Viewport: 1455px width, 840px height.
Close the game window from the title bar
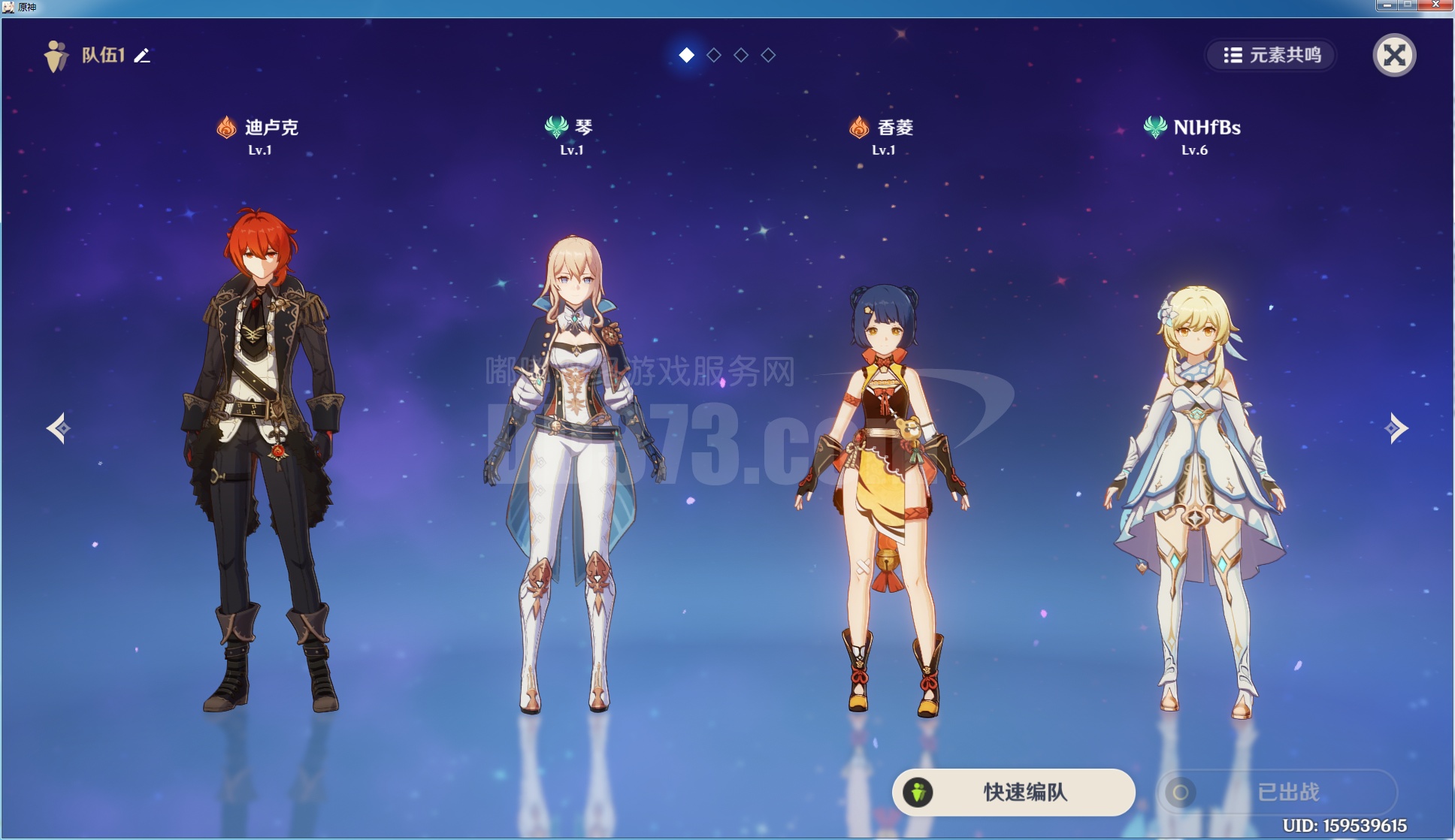tap(1435, 5)
